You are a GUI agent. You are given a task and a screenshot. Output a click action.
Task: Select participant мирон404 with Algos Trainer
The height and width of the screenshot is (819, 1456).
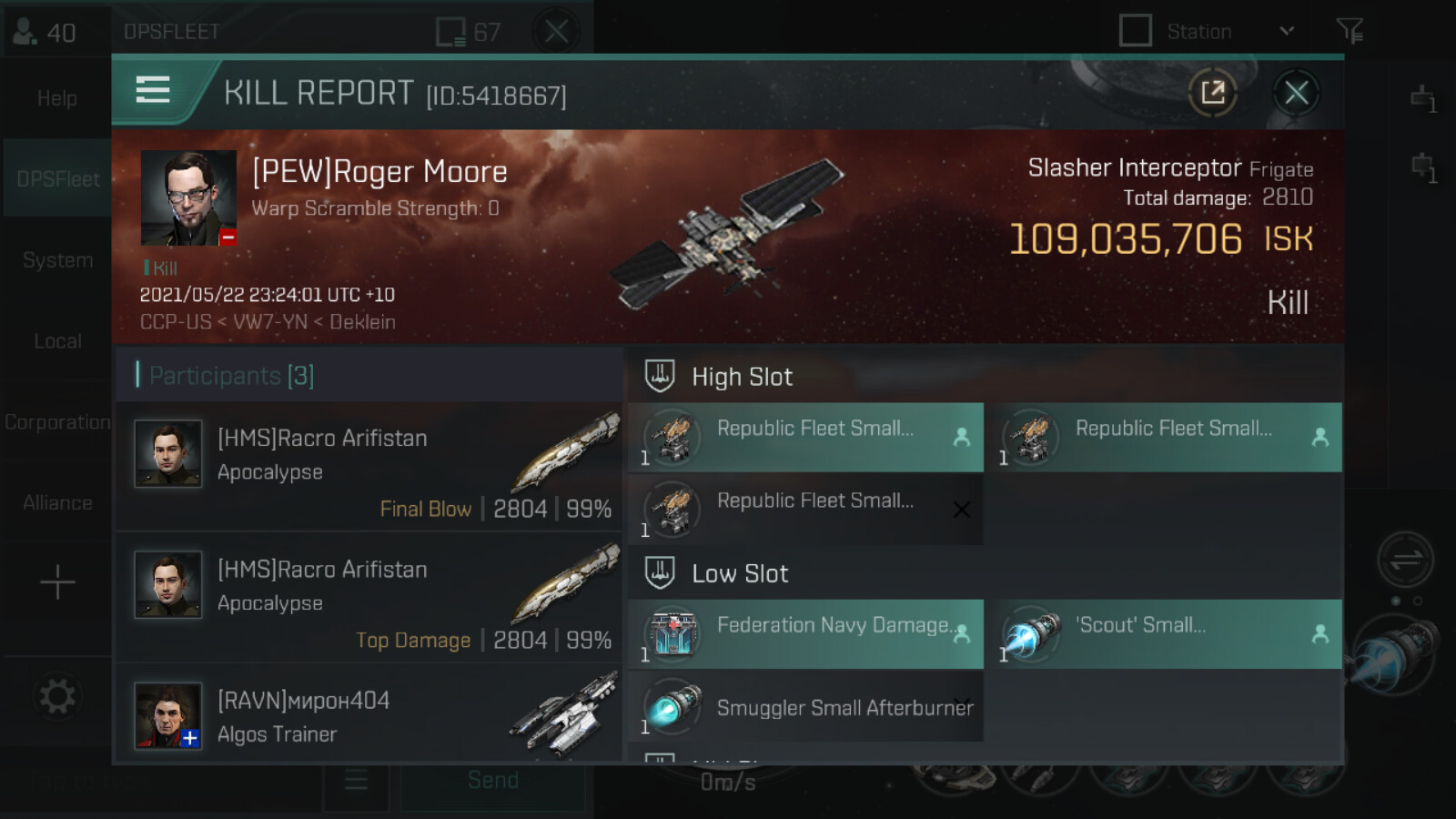(x=369, y=715)
